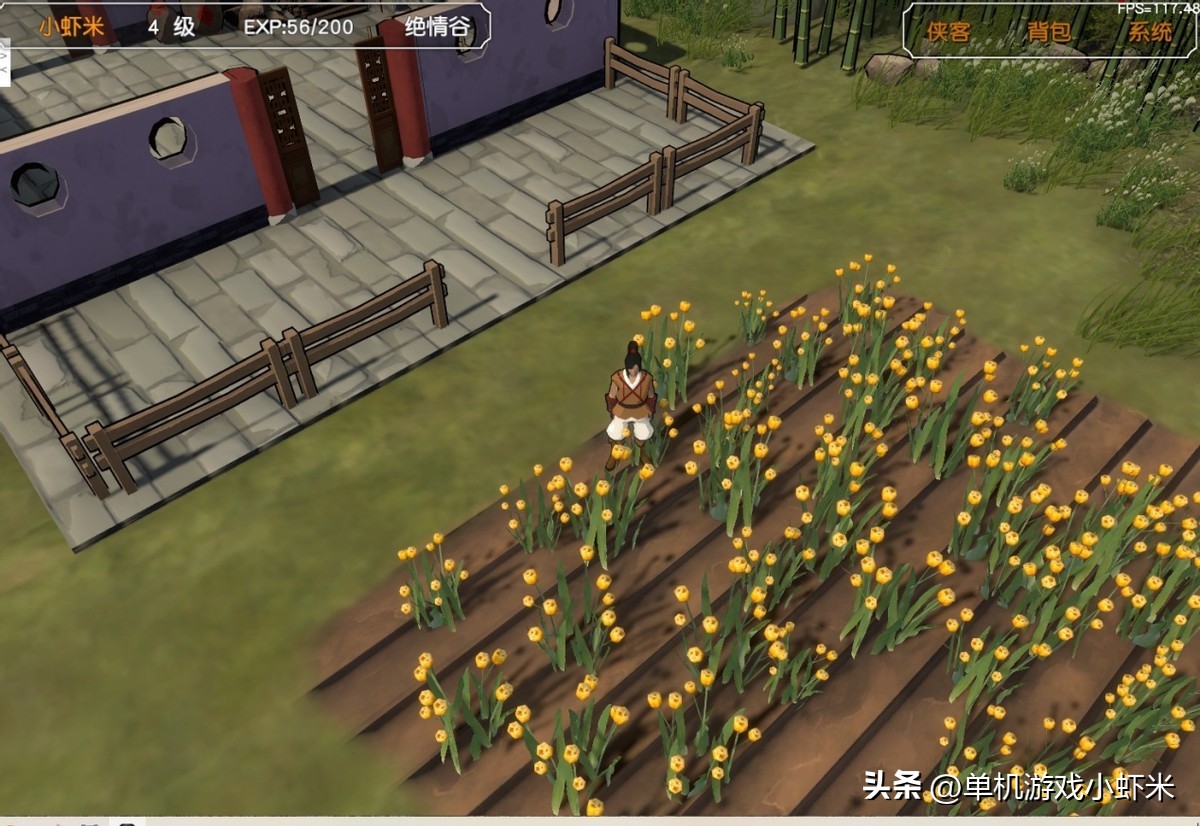Click the 小虾米 player name label
This screenshot has height=826, width=1200.
(x=72, y=27)
